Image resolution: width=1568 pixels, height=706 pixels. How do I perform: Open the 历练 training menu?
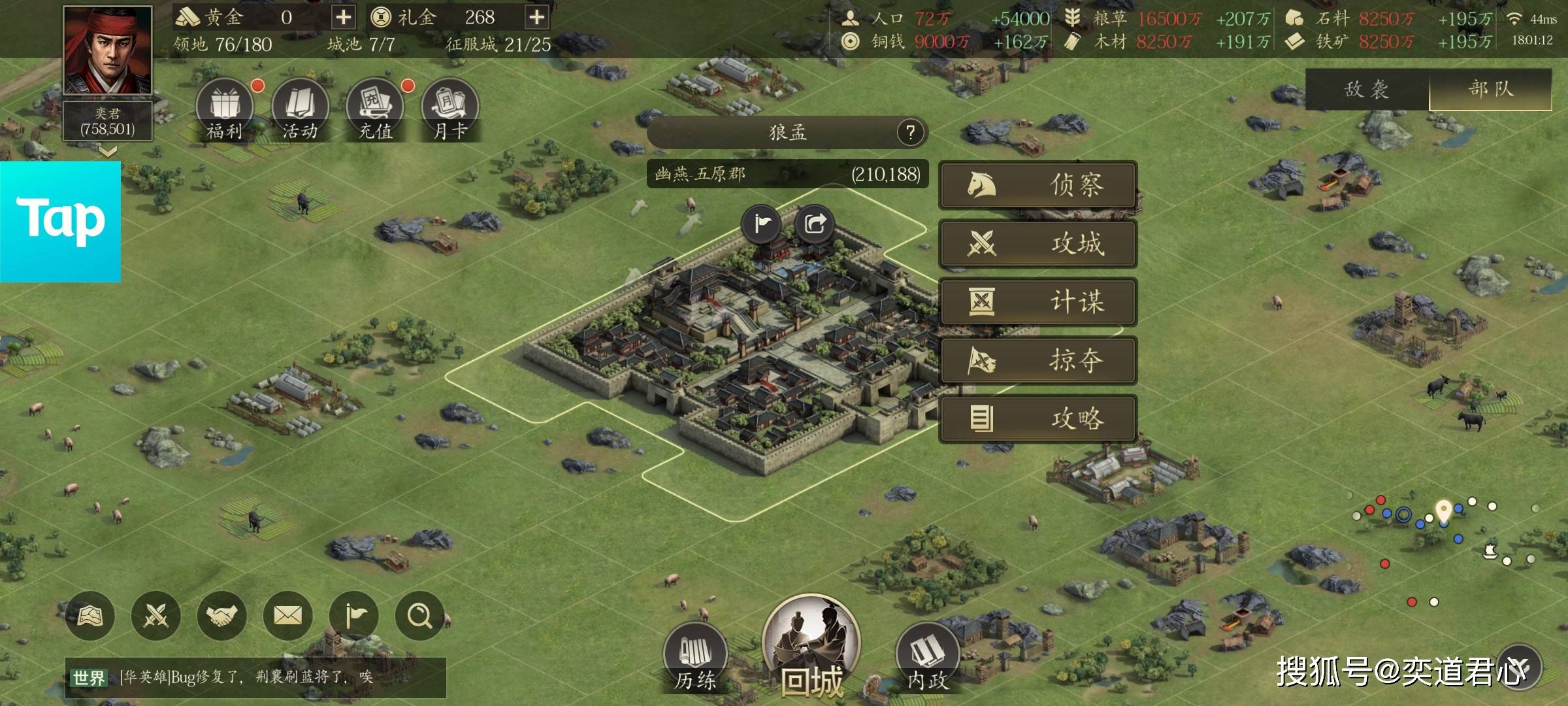[695, 657]
